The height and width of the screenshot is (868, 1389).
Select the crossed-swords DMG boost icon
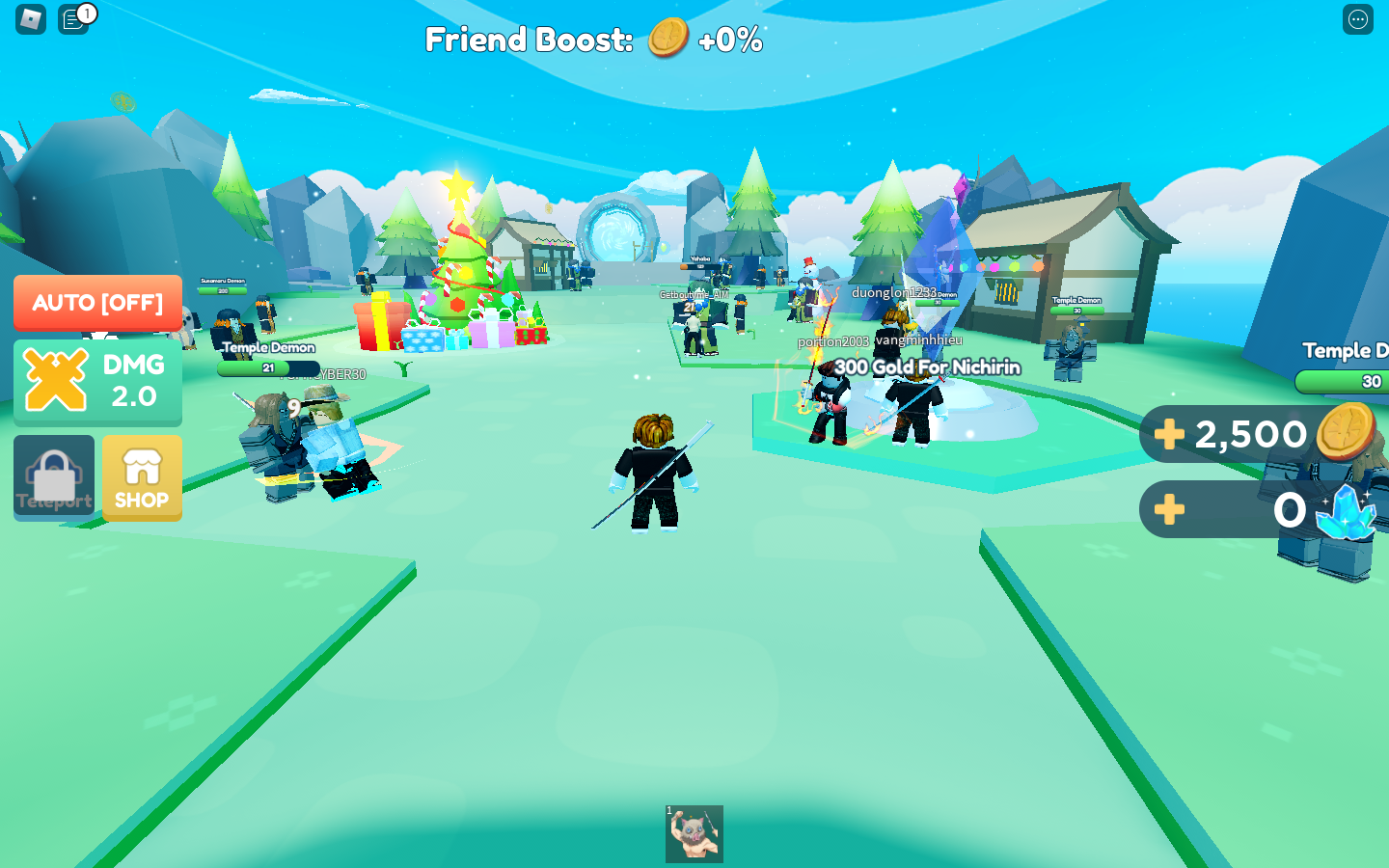click(x=57, y=381)
